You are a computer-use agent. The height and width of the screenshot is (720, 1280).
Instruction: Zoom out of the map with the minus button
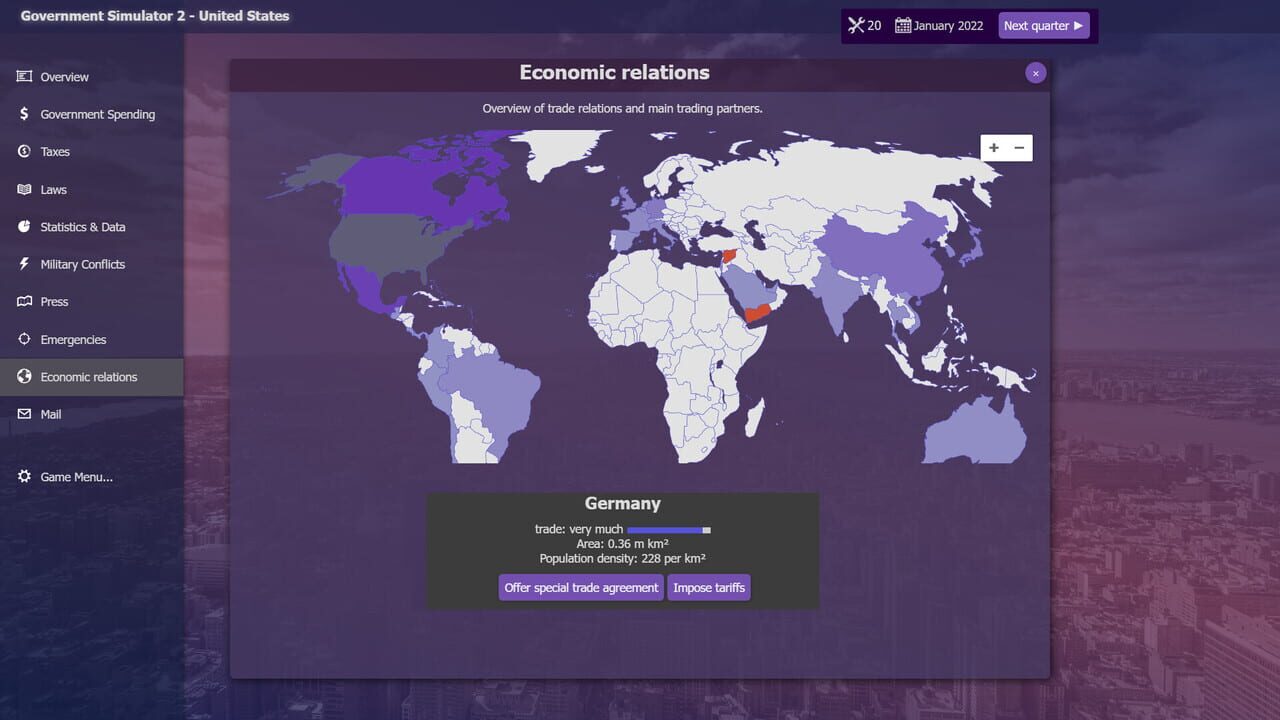pyautogui.click(x=1019, y=147)
